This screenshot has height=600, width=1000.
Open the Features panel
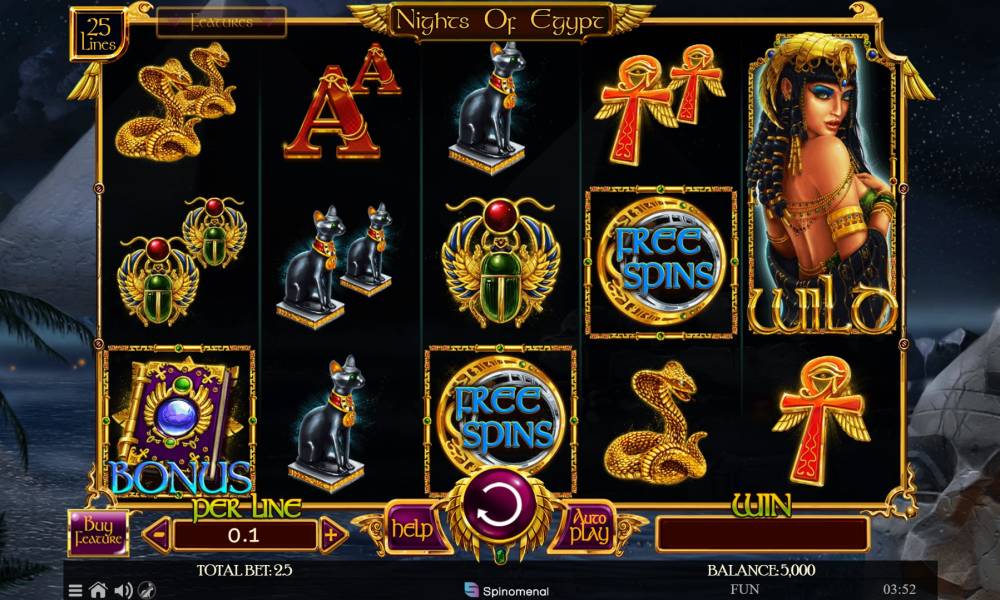tap(221, 22)
